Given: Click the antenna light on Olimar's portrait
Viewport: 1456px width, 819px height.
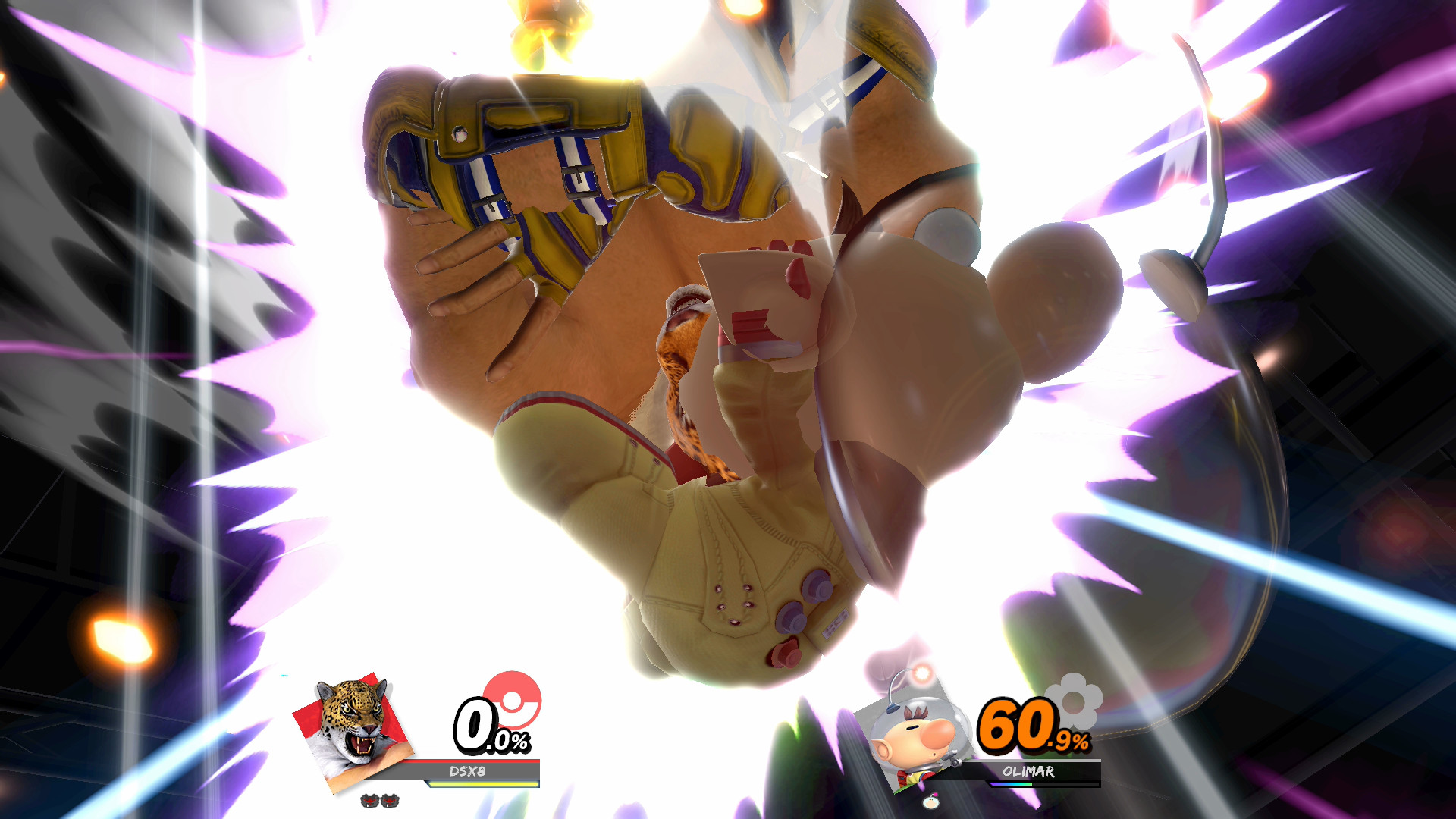Looking at the screenshot, I should [921, 674].
